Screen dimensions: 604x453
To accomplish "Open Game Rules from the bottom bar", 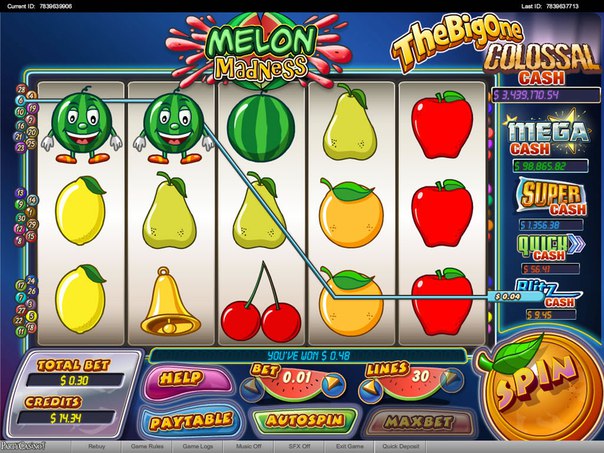I will pos(147,446).
